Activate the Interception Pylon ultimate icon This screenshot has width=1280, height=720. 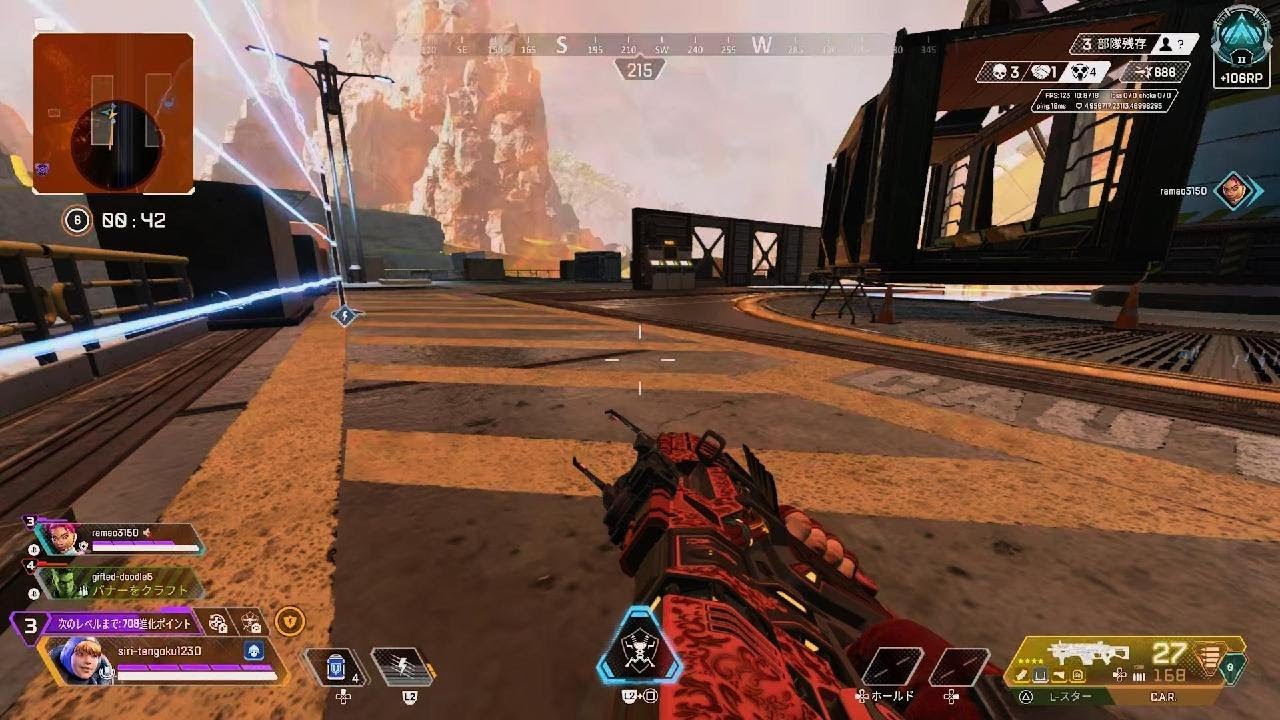639,651
